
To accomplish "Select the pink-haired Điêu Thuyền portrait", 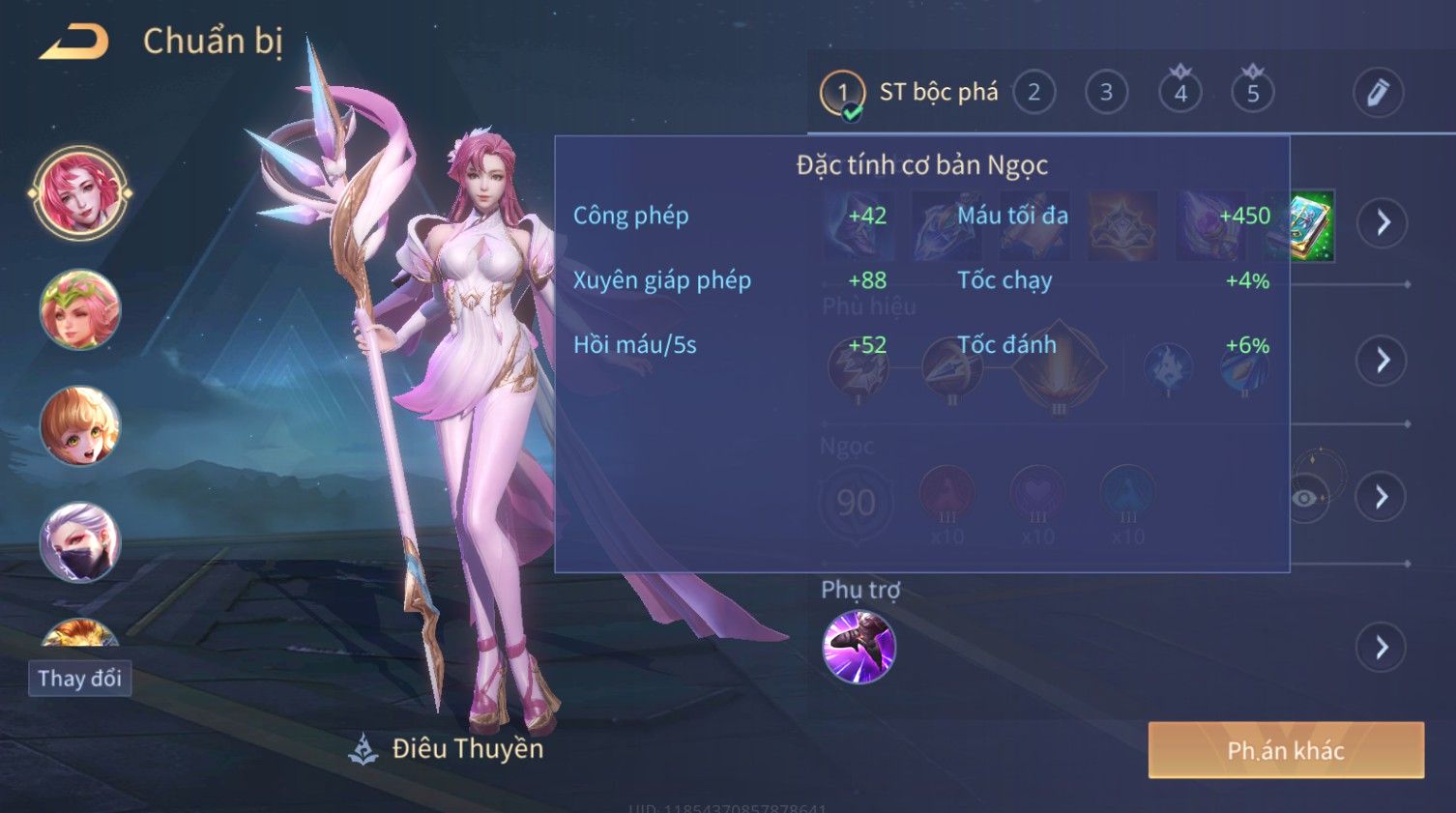I will pyautogui.click(x=80, y=193).
